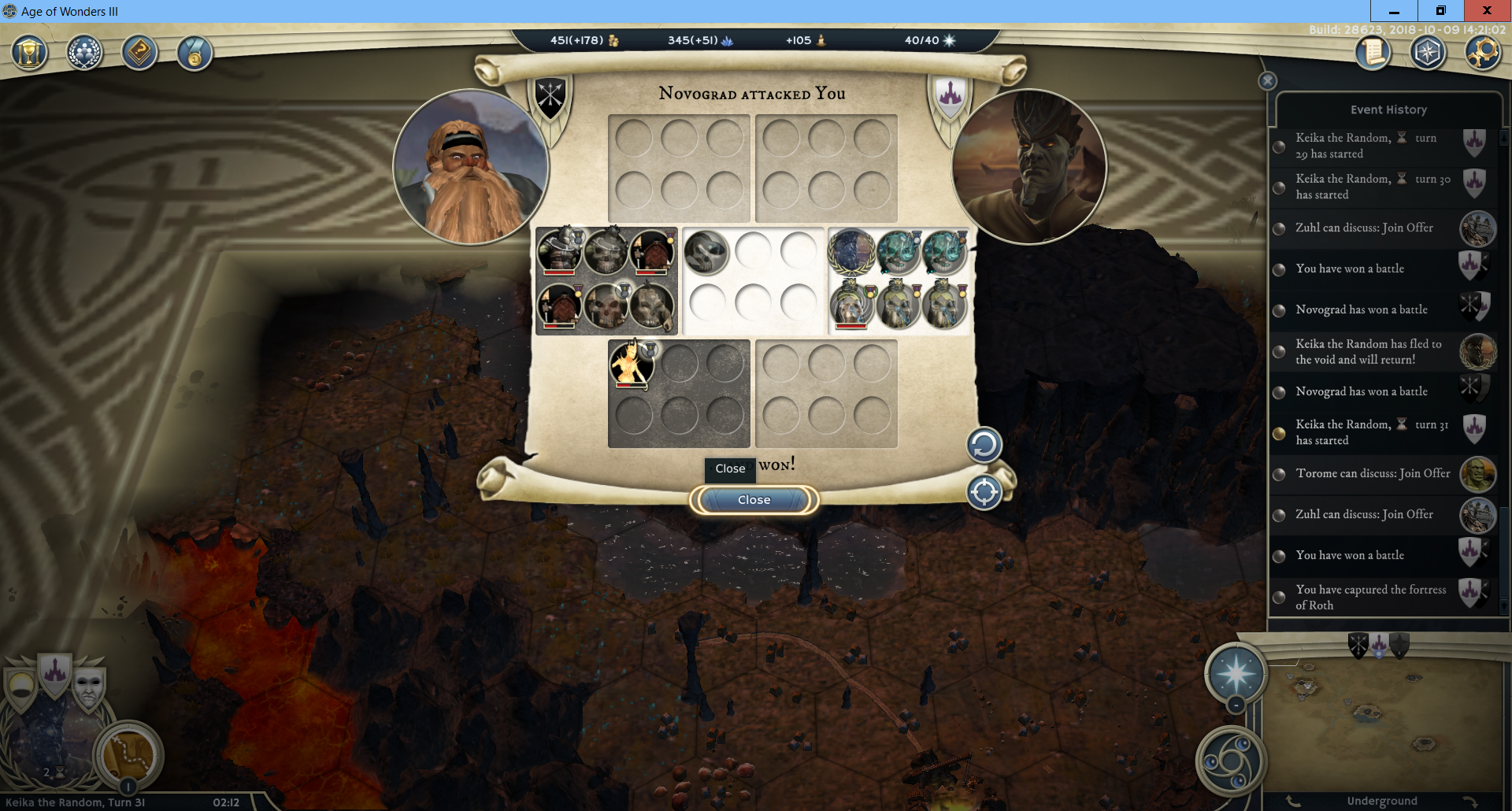Close the battle result scroll

(754, 500)
